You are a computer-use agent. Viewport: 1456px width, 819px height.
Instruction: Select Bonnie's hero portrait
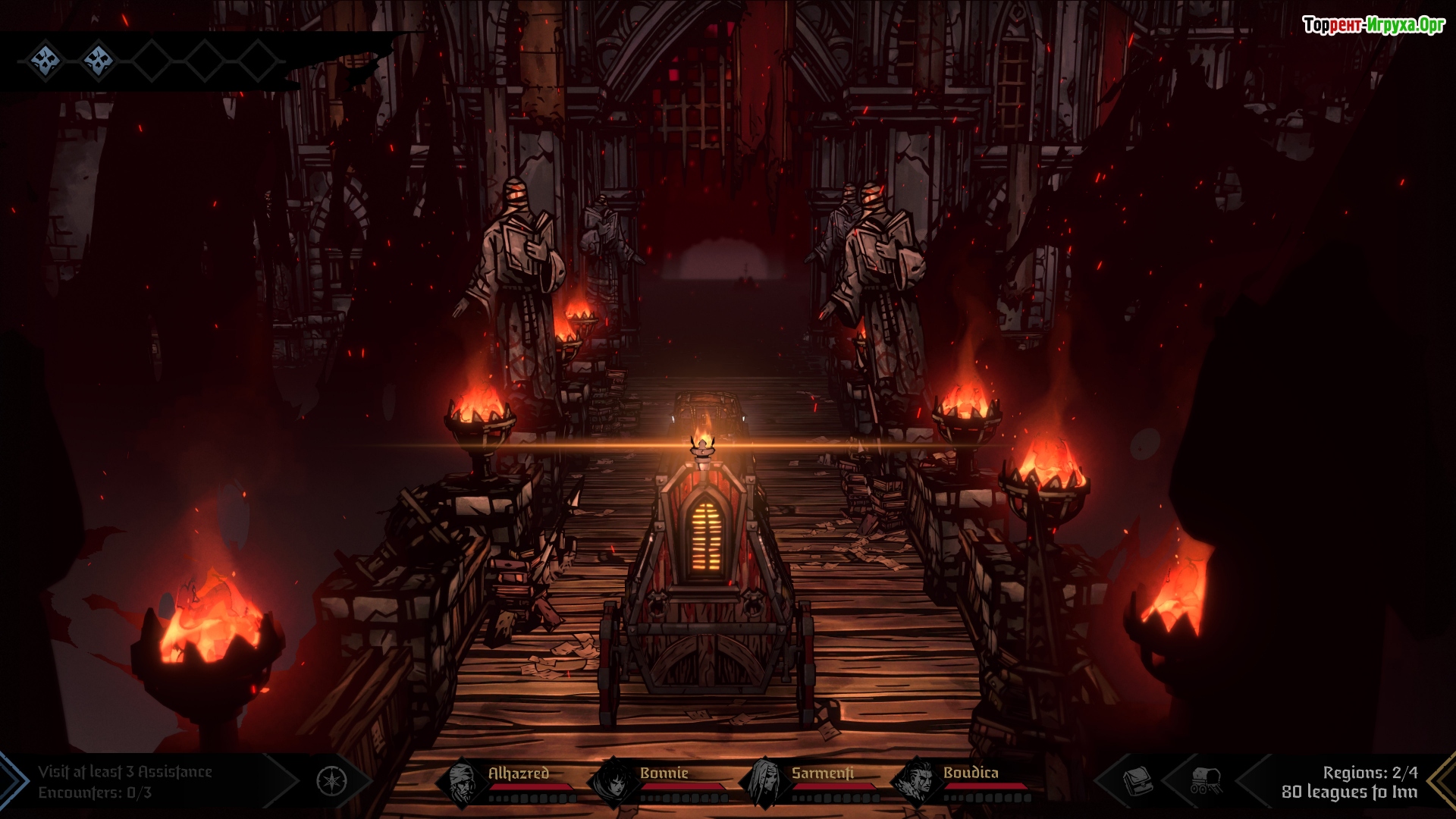613,783
